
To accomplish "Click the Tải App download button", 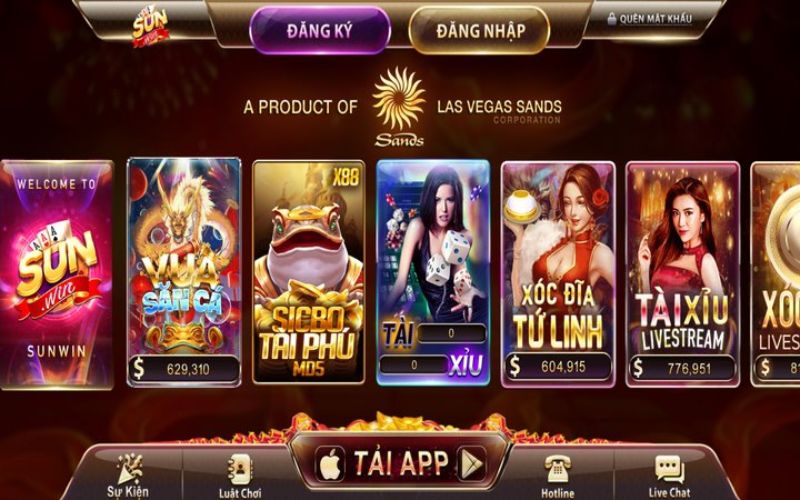I will tap(401, 463).
